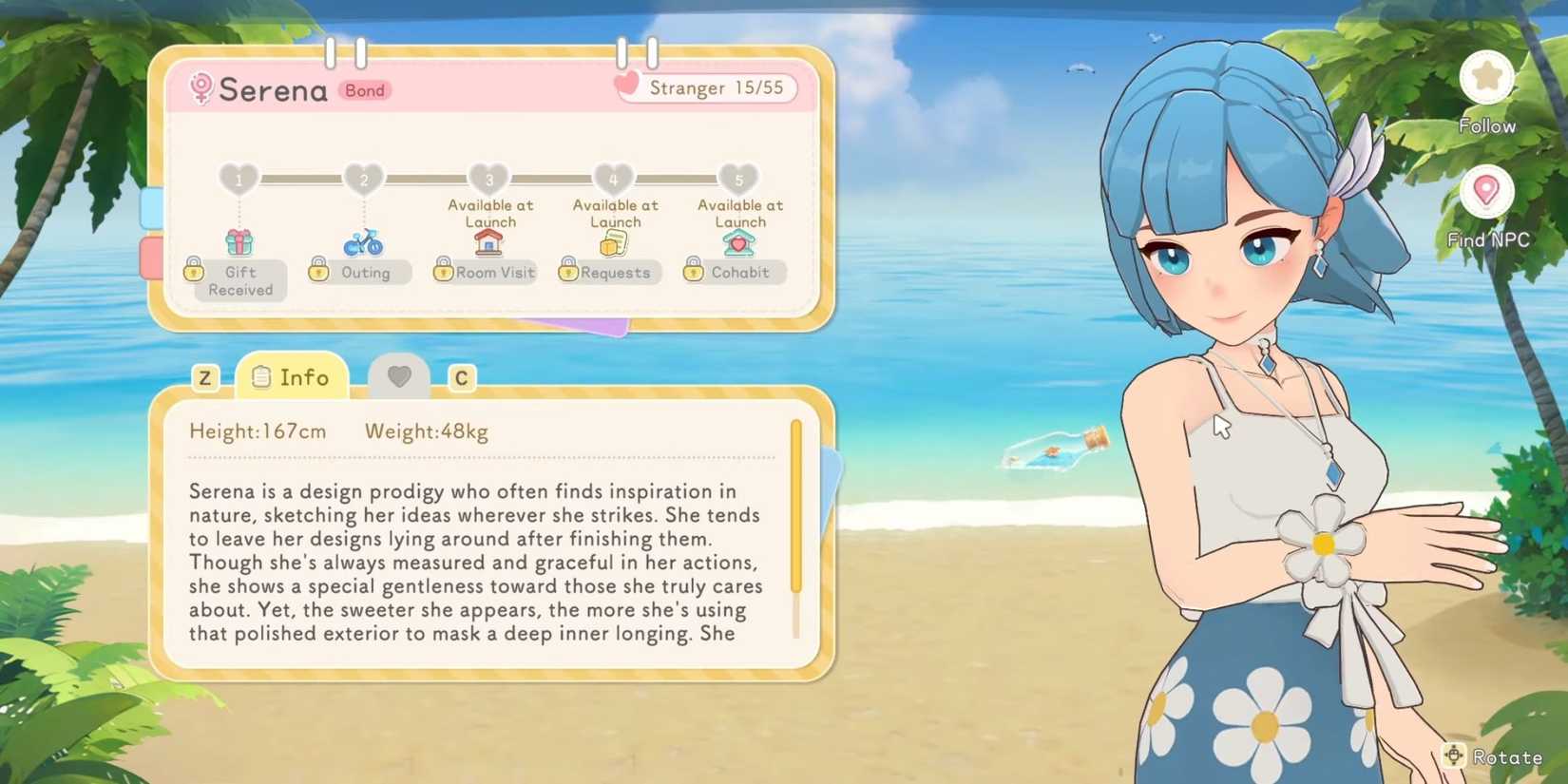Viewport: 1568px width, 784px height.
Task: Open milestone heart number 5
Action: click(739, 179)
